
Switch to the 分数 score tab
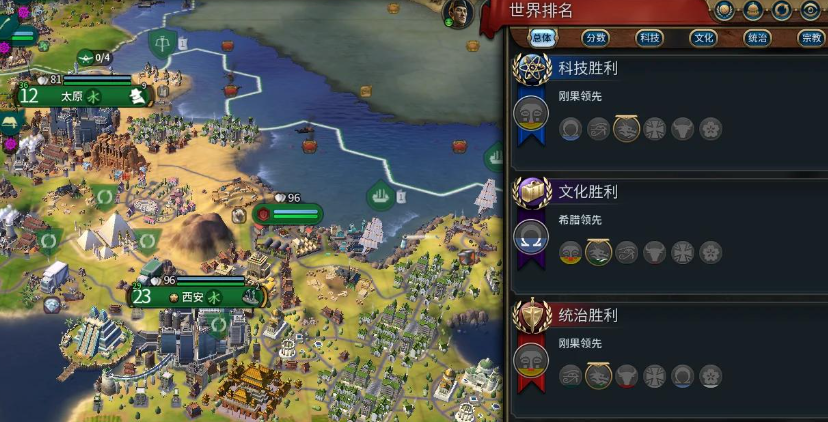pyautogui.click(x=596, y=38)
